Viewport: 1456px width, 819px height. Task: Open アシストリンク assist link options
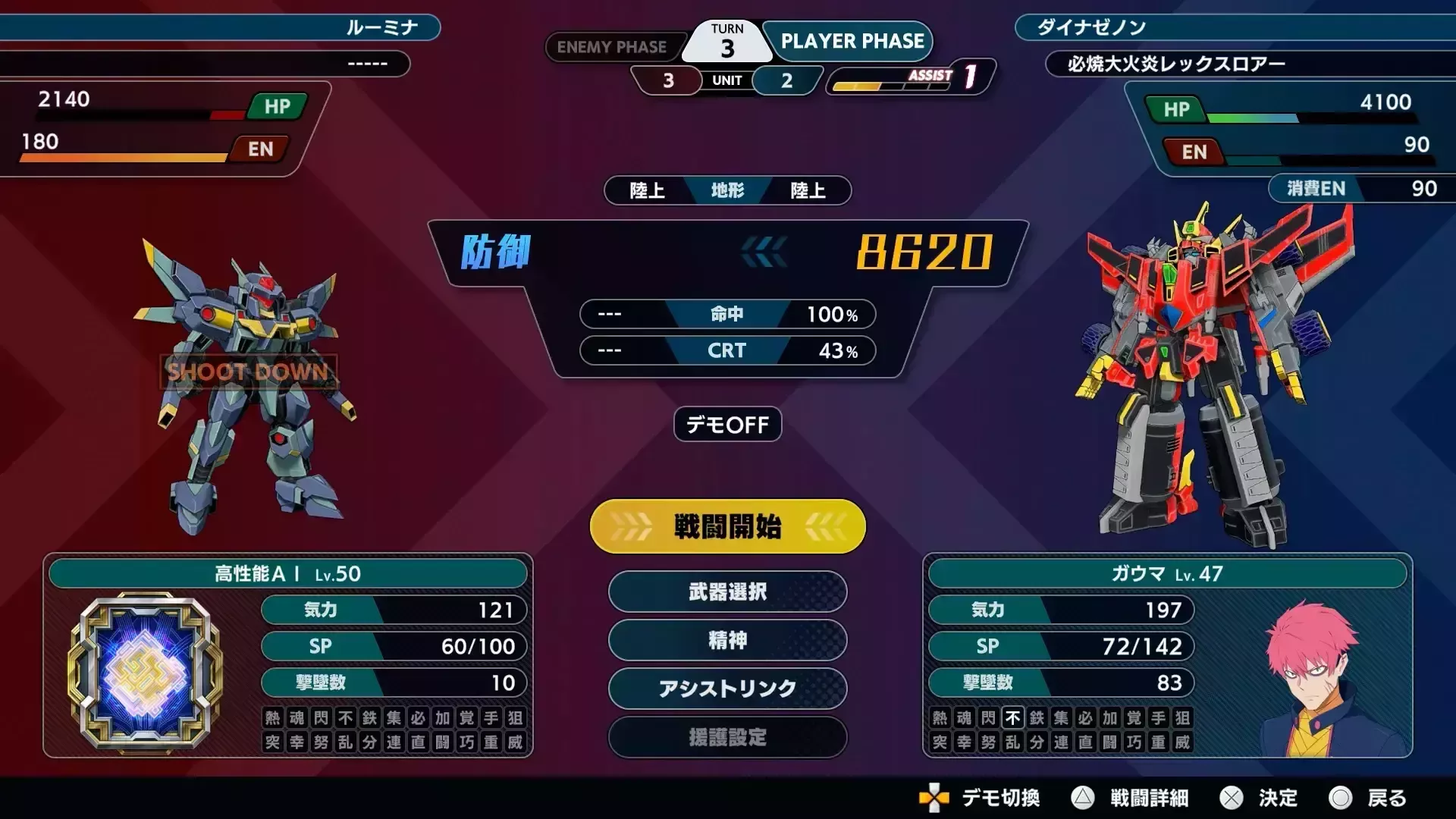point(726,689)
